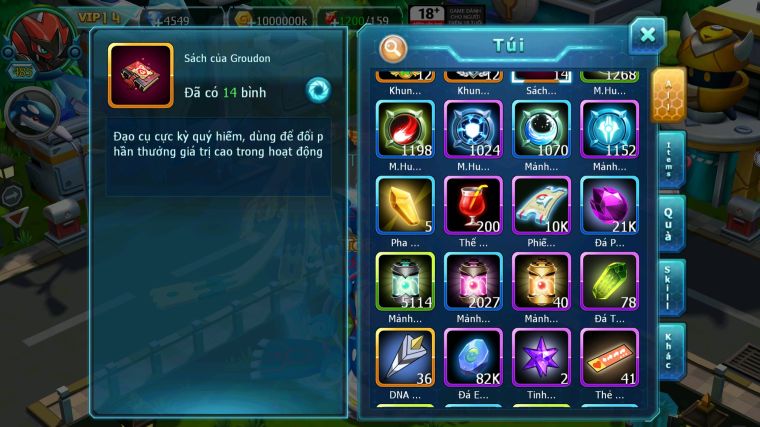Close the Túi inventory window

(x=646, y=35)
